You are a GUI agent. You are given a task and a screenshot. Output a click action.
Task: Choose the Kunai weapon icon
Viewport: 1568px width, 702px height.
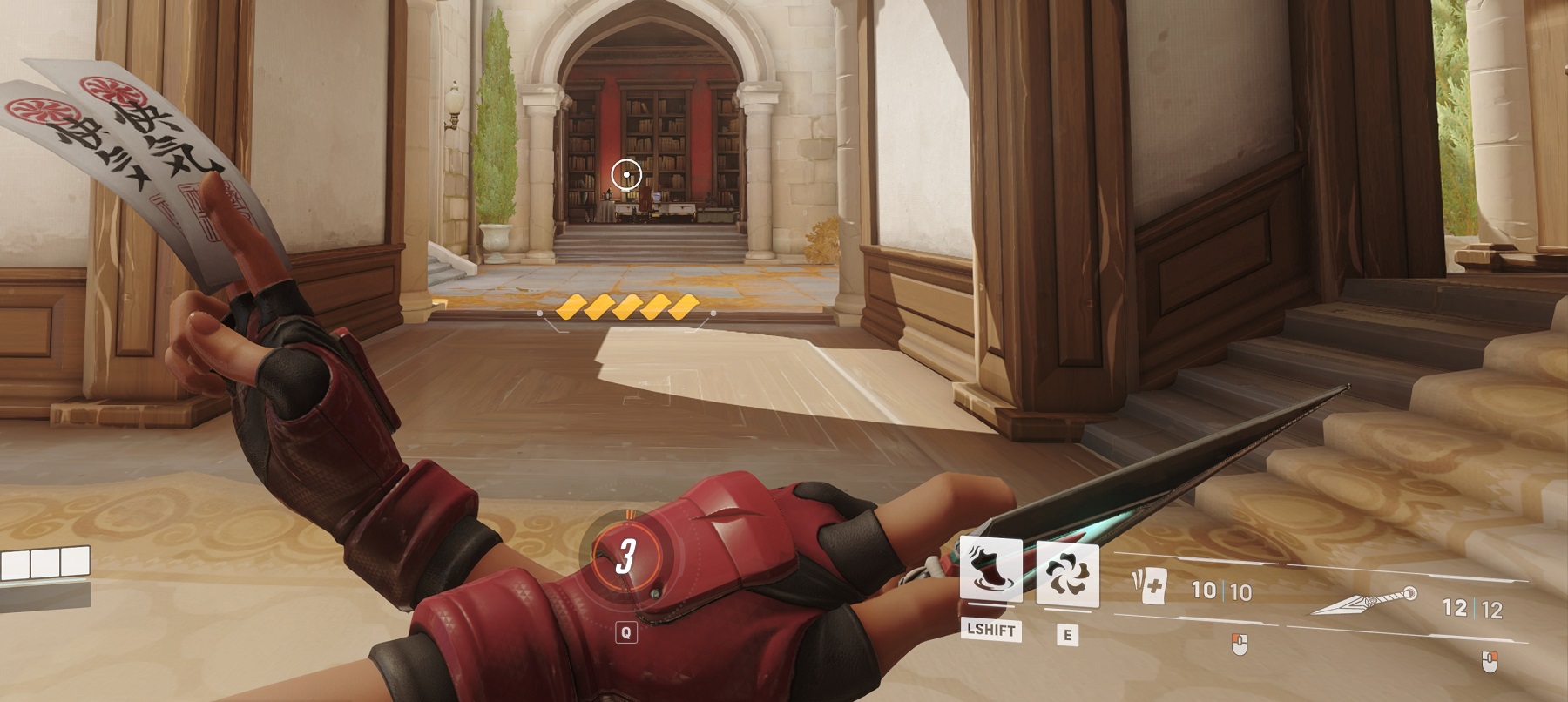(x=1363, y=602)
